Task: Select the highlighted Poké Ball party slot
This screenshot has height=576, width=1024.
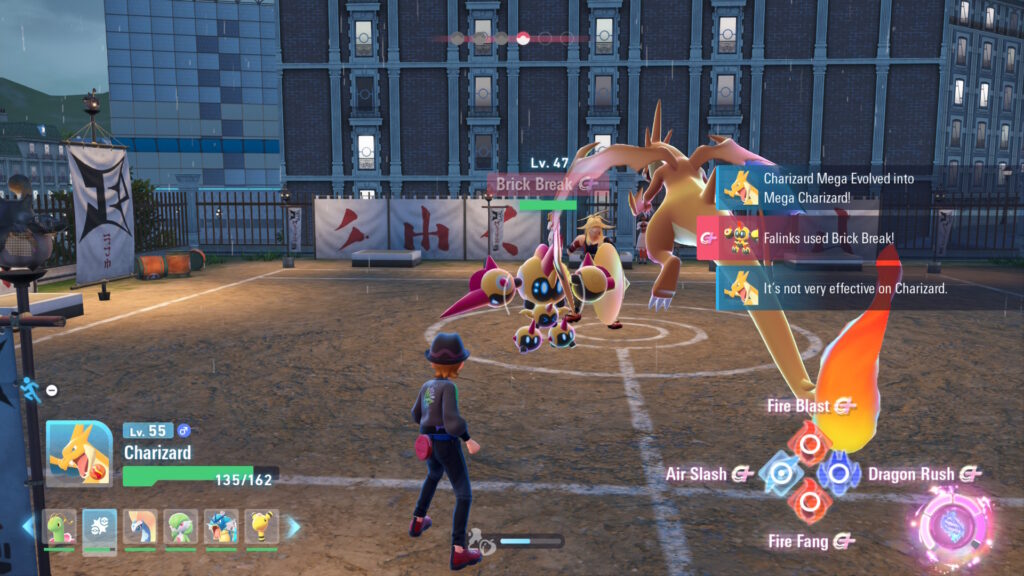Action: [x=100, y=527]
